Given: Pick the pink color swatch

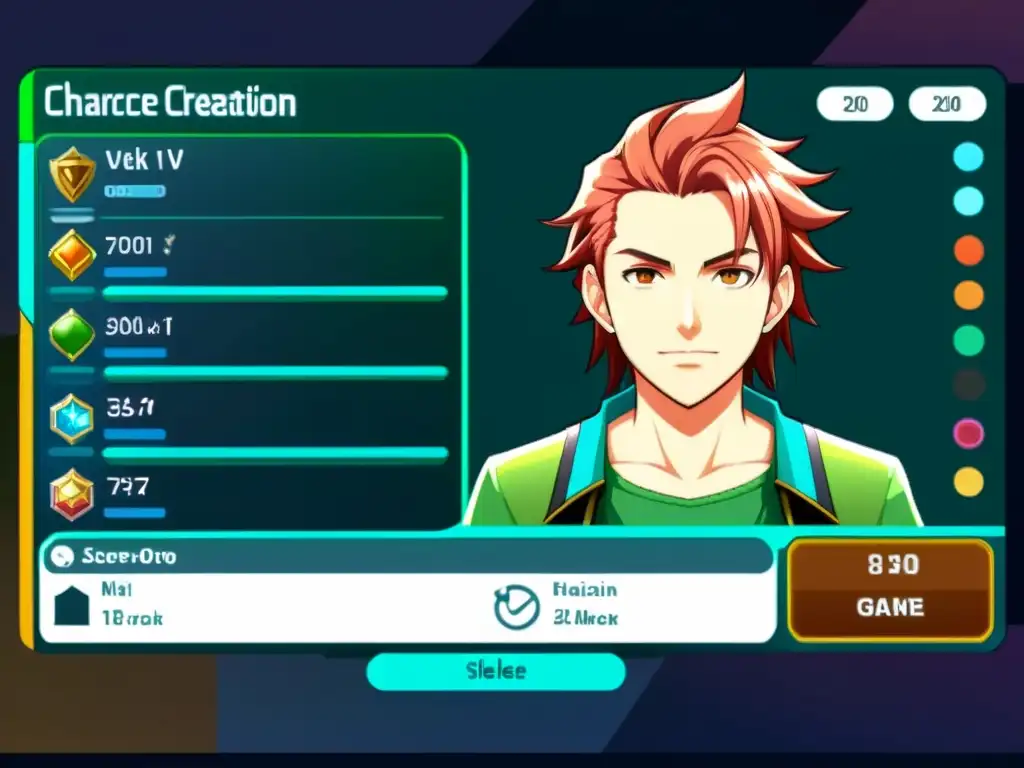Looking at the screenshot, I should 968,433.
